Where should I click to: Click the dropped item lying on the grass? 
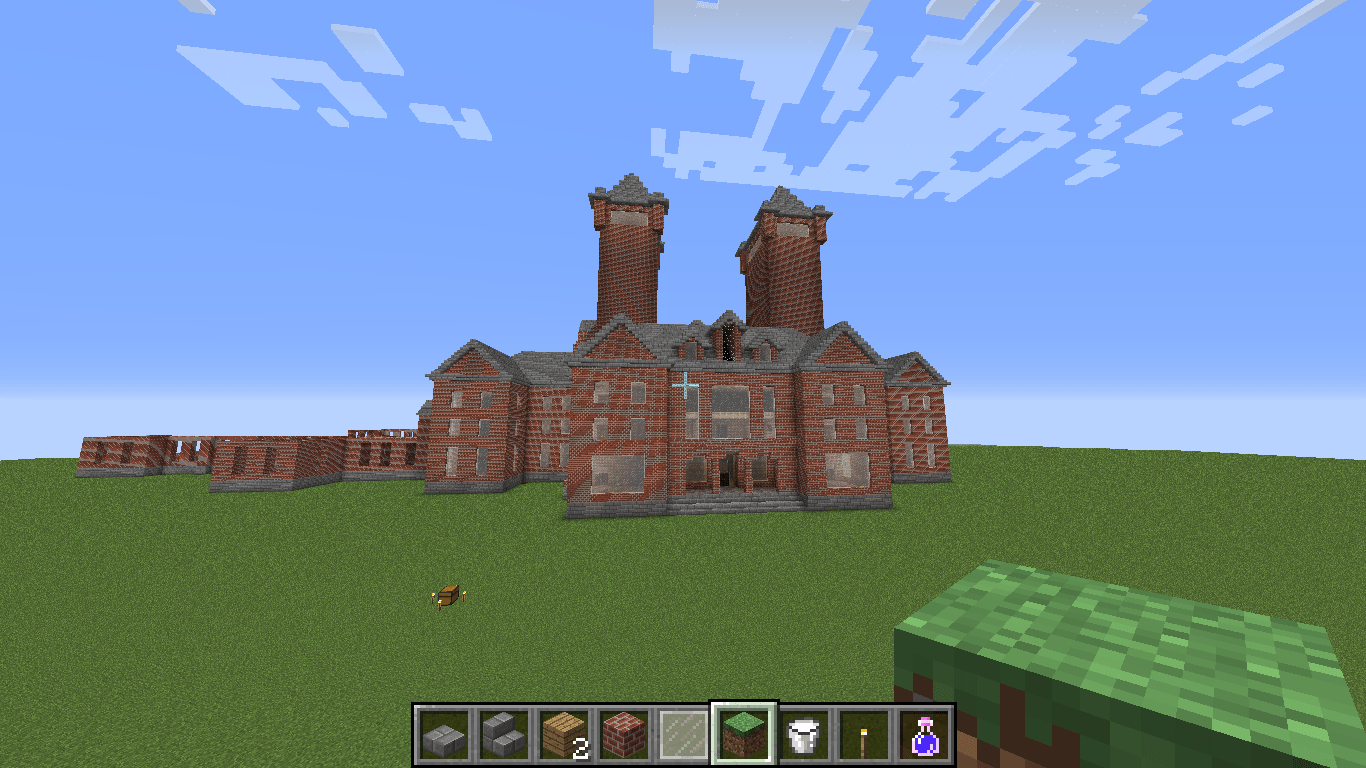(447, 594)
